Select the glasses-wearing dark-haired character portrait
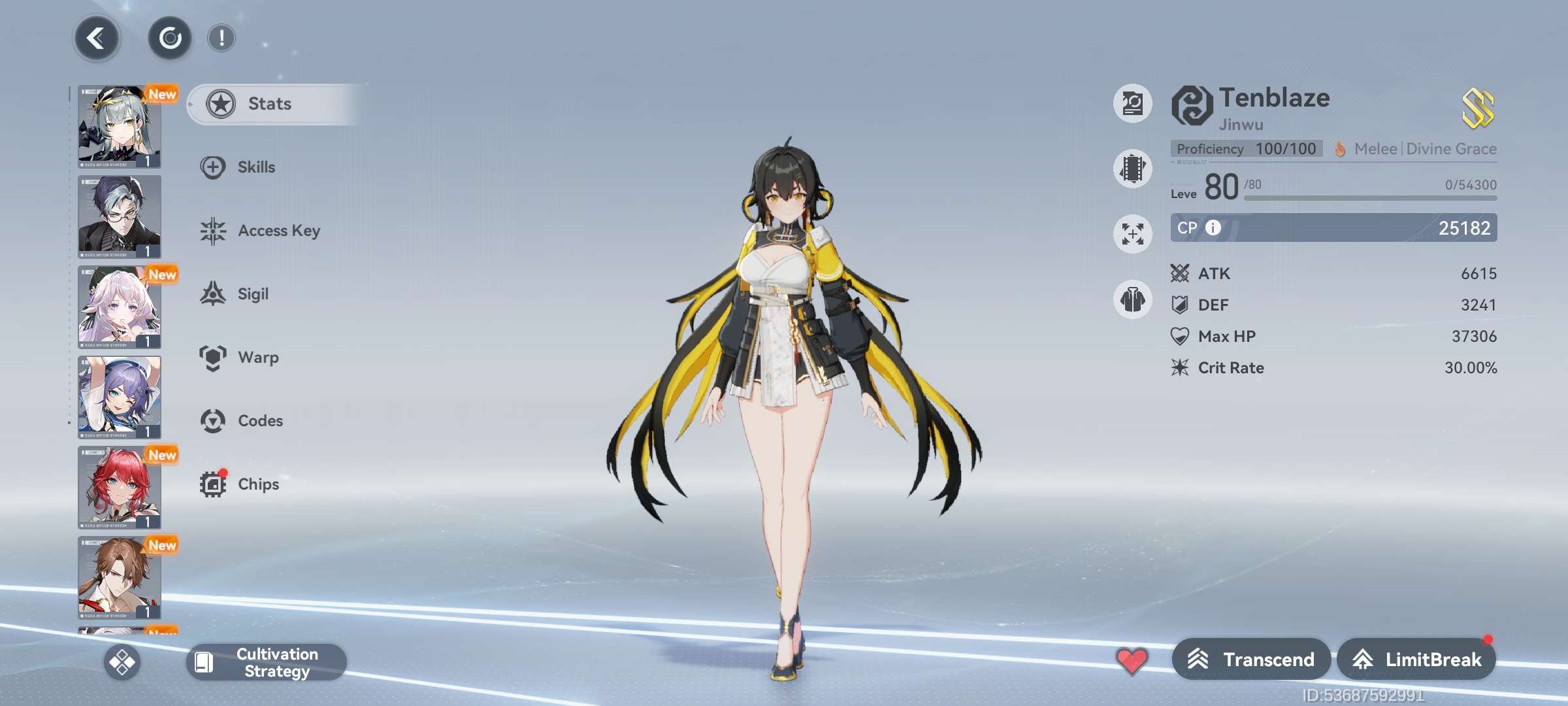Screen dimensions: 1568x706 120,216
